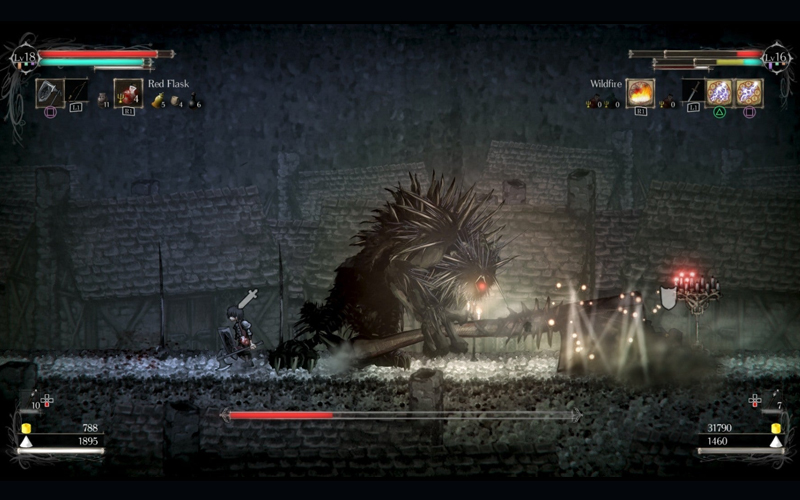
Task: Activate the Wildfire fire item slot
Action: [640, 93]
